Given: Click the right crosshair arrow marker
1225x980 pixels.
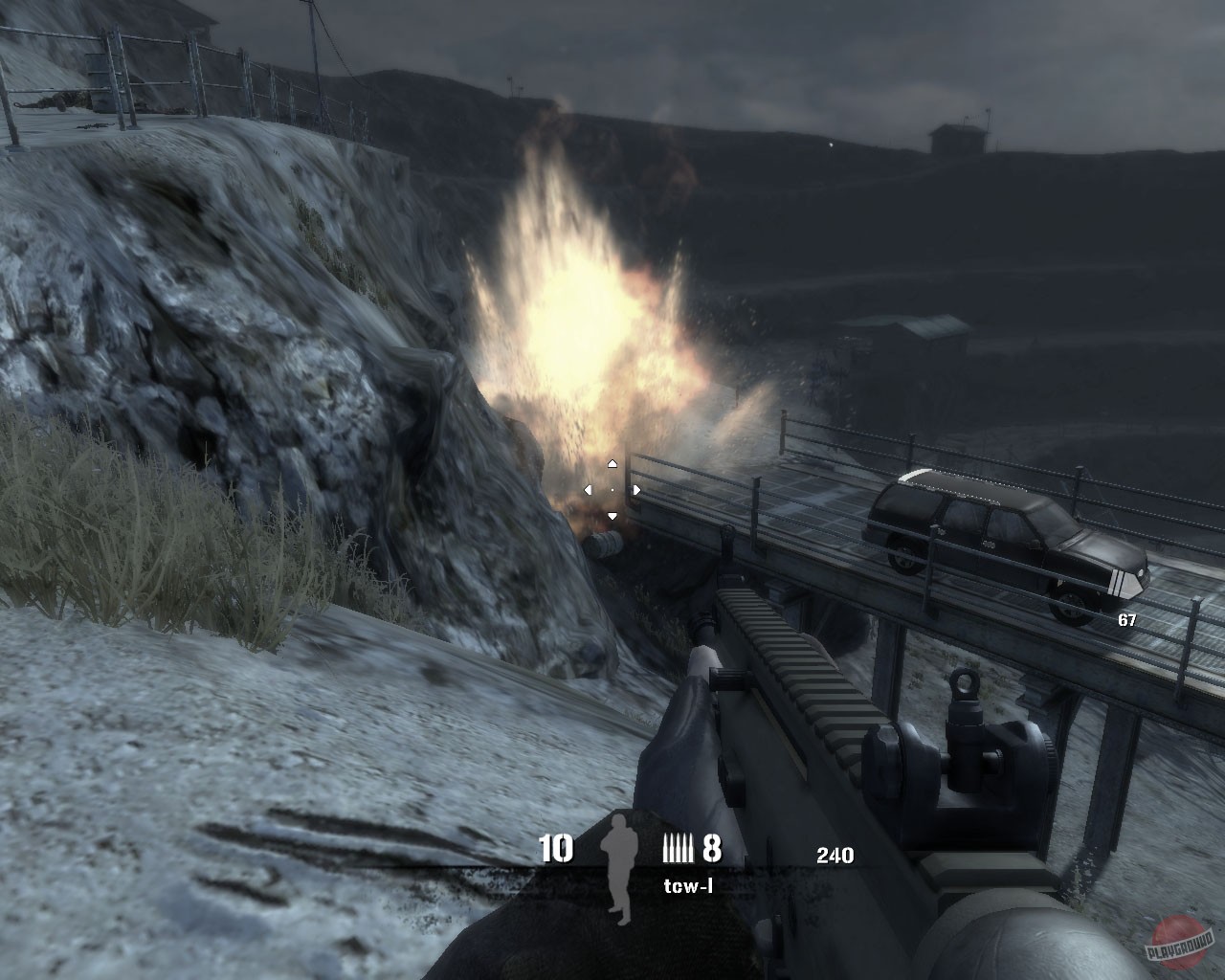Looking at the screenshot, I should click(636, 488).
